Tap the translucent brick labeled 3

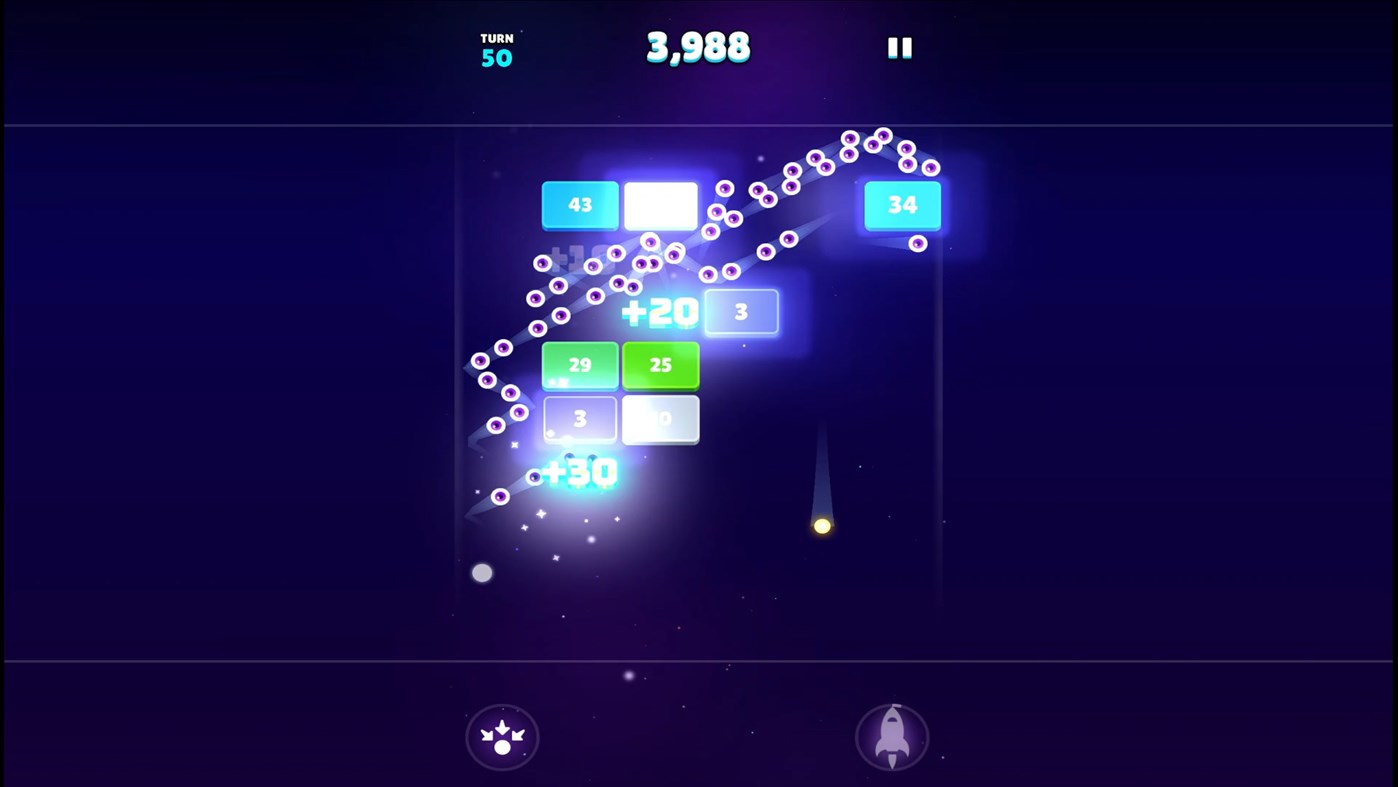pos(741,311)
